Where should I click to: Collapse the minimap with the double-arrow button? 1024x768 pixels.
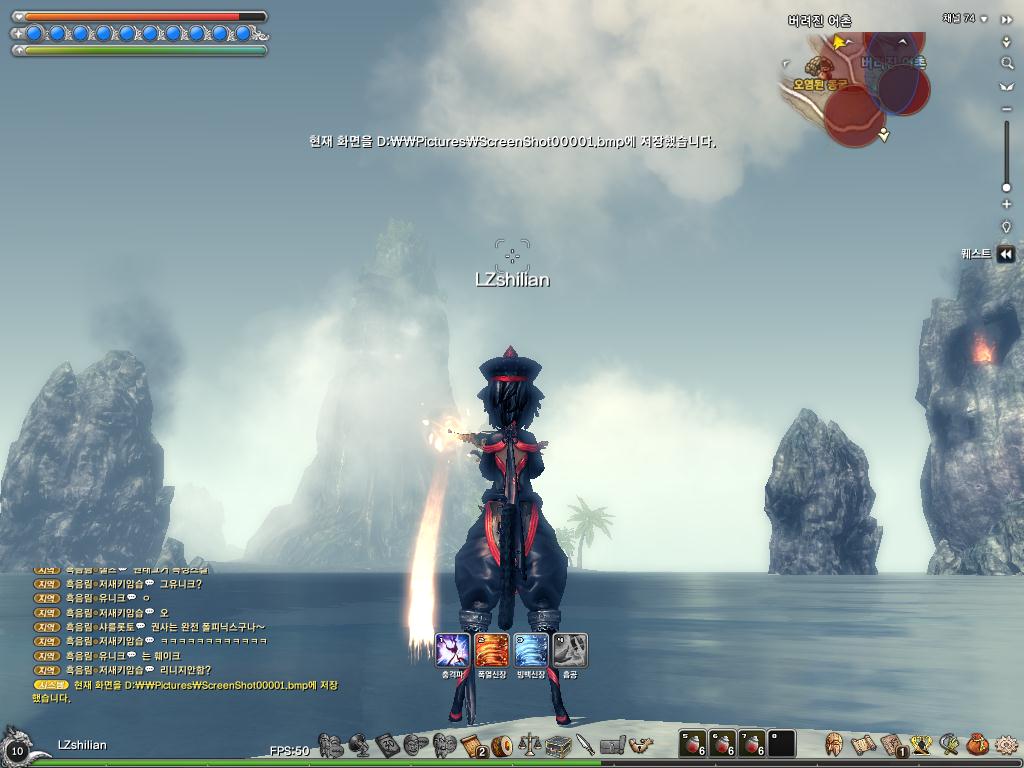point(1006,19)
